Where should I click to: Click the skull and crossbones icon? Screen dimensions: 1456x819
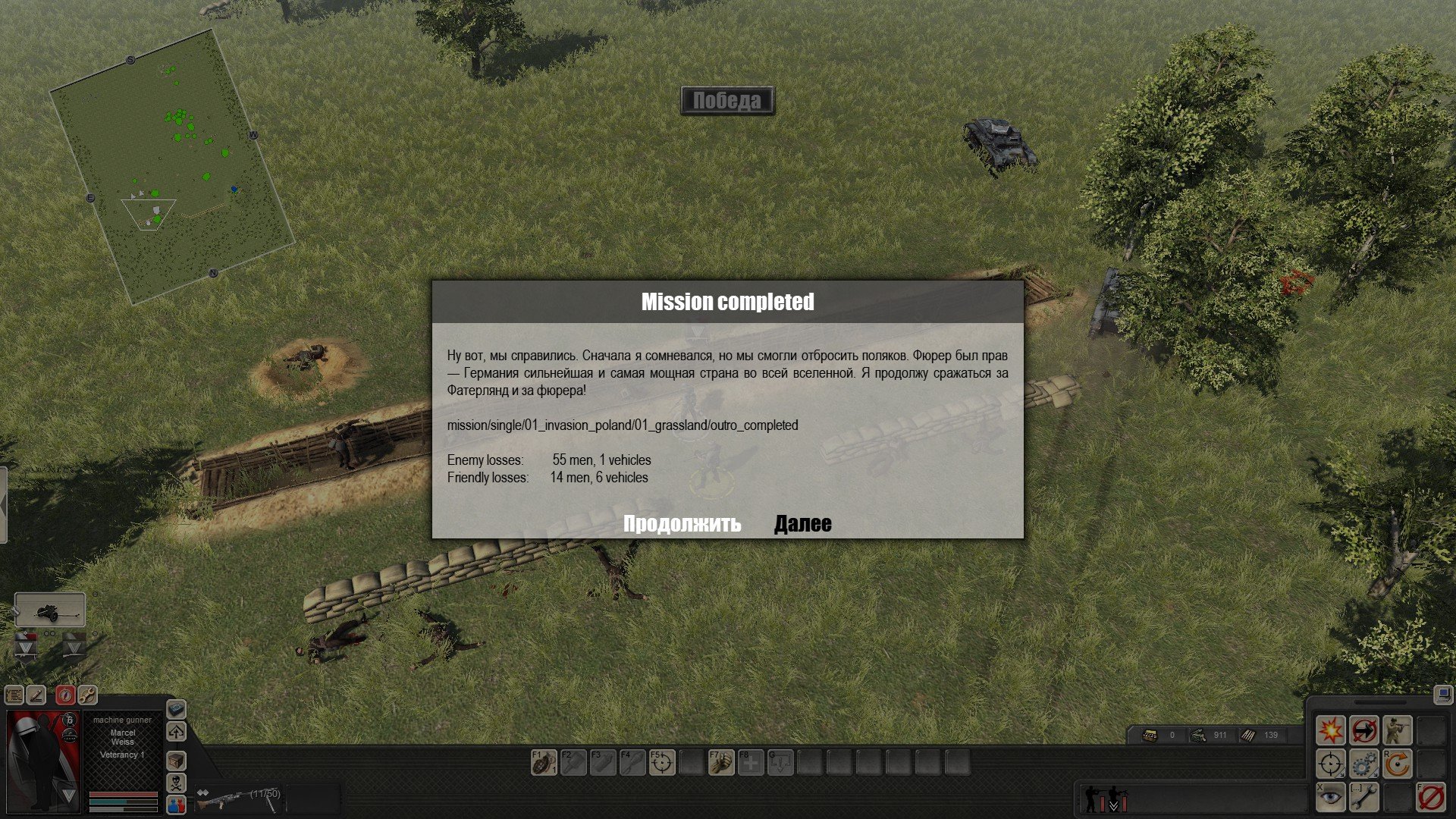pyautogui.click(x=176, y=783)
